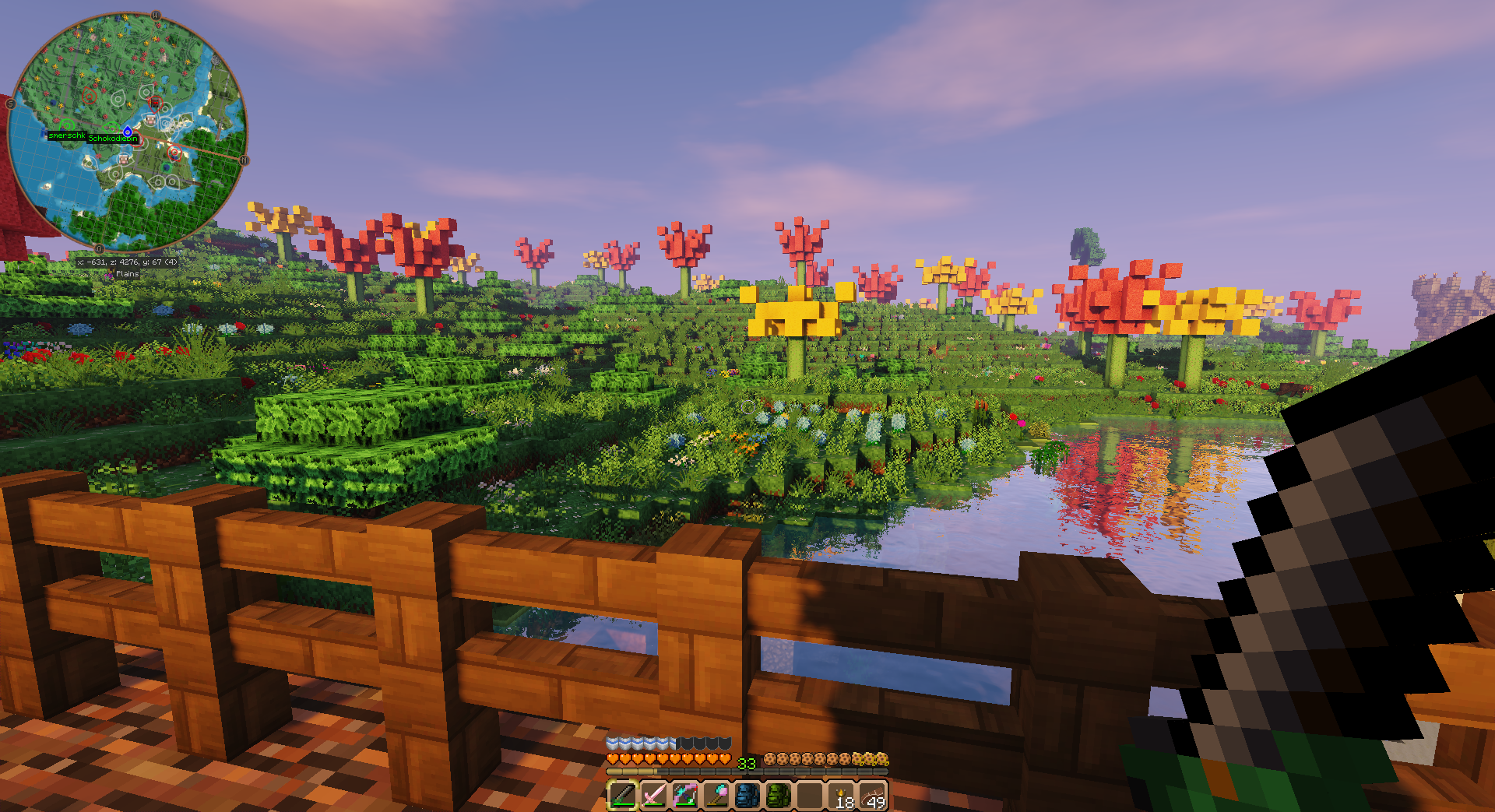
Task: Click the Schokodiebin player label on minimap
Action: click(x=113, y=139)
